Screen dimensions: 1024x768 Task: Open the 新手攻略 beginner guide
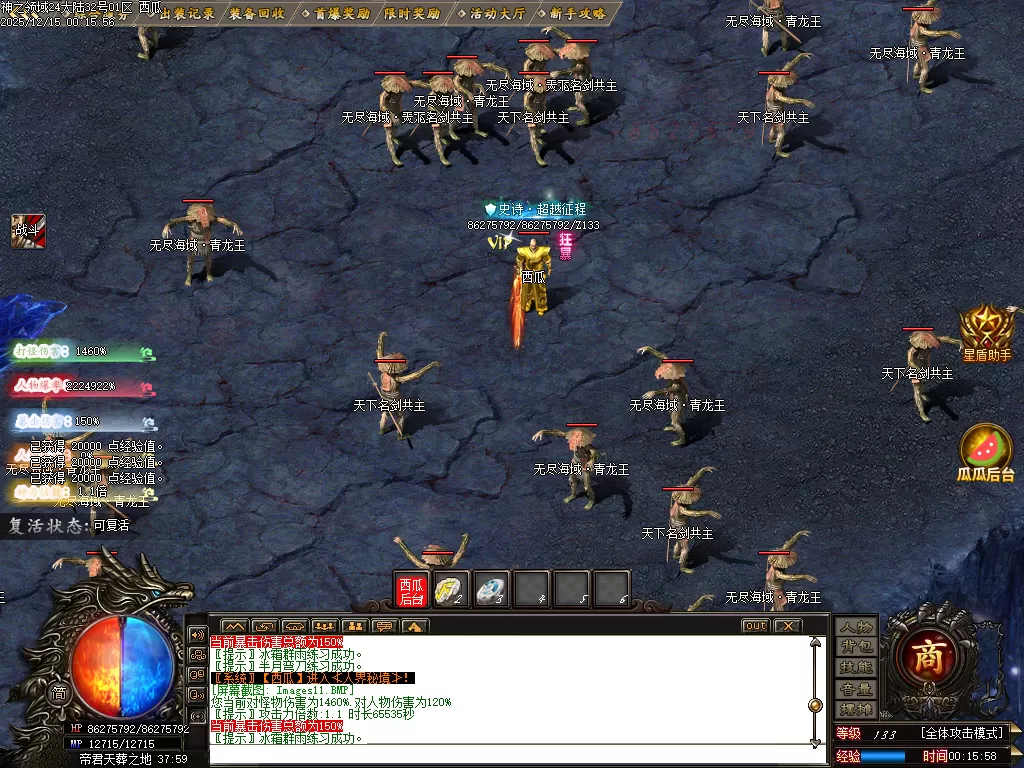(571, 14)
